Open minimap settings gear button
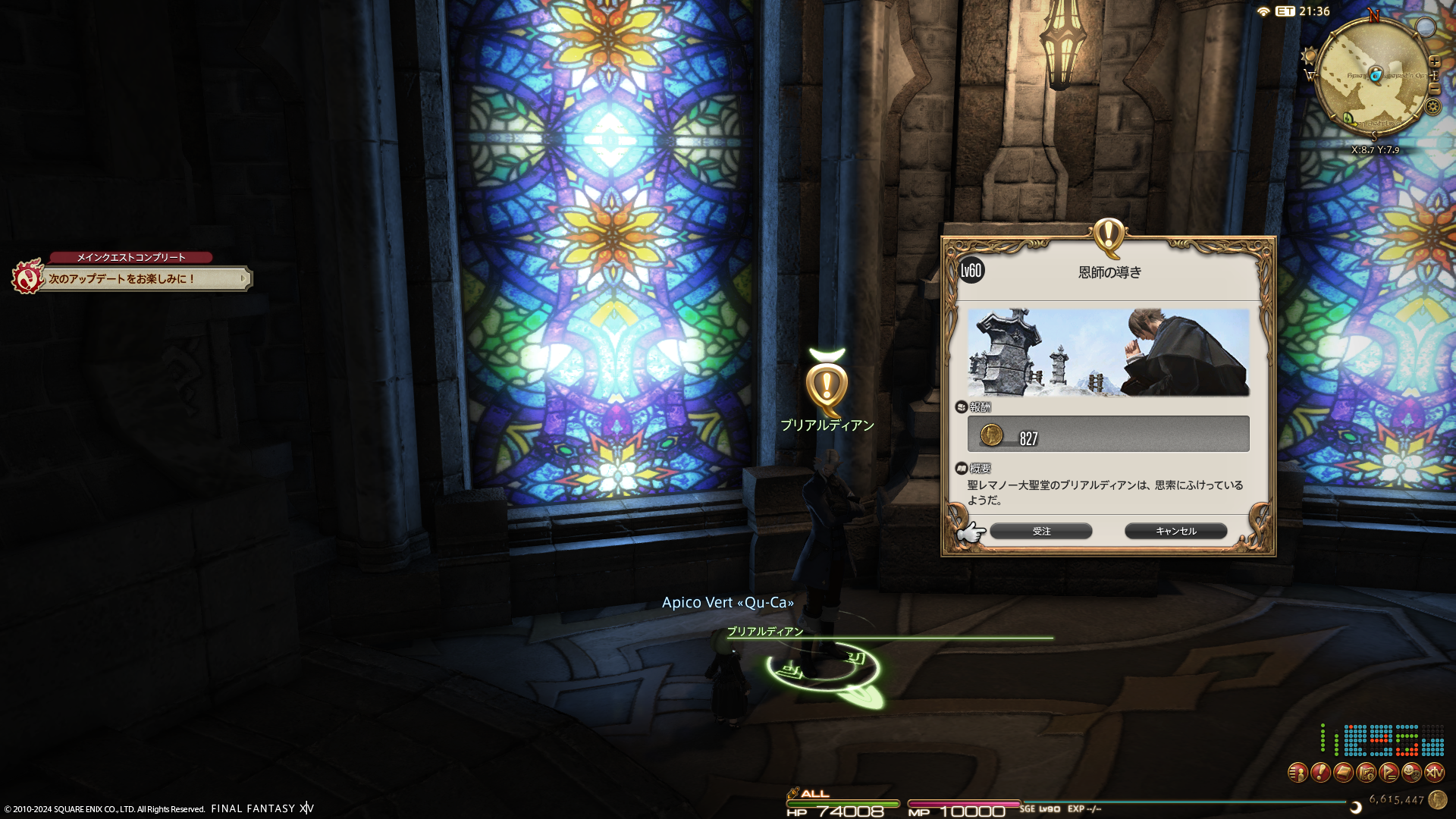This screenshot has height=819, width=1456. (1432, 107)
